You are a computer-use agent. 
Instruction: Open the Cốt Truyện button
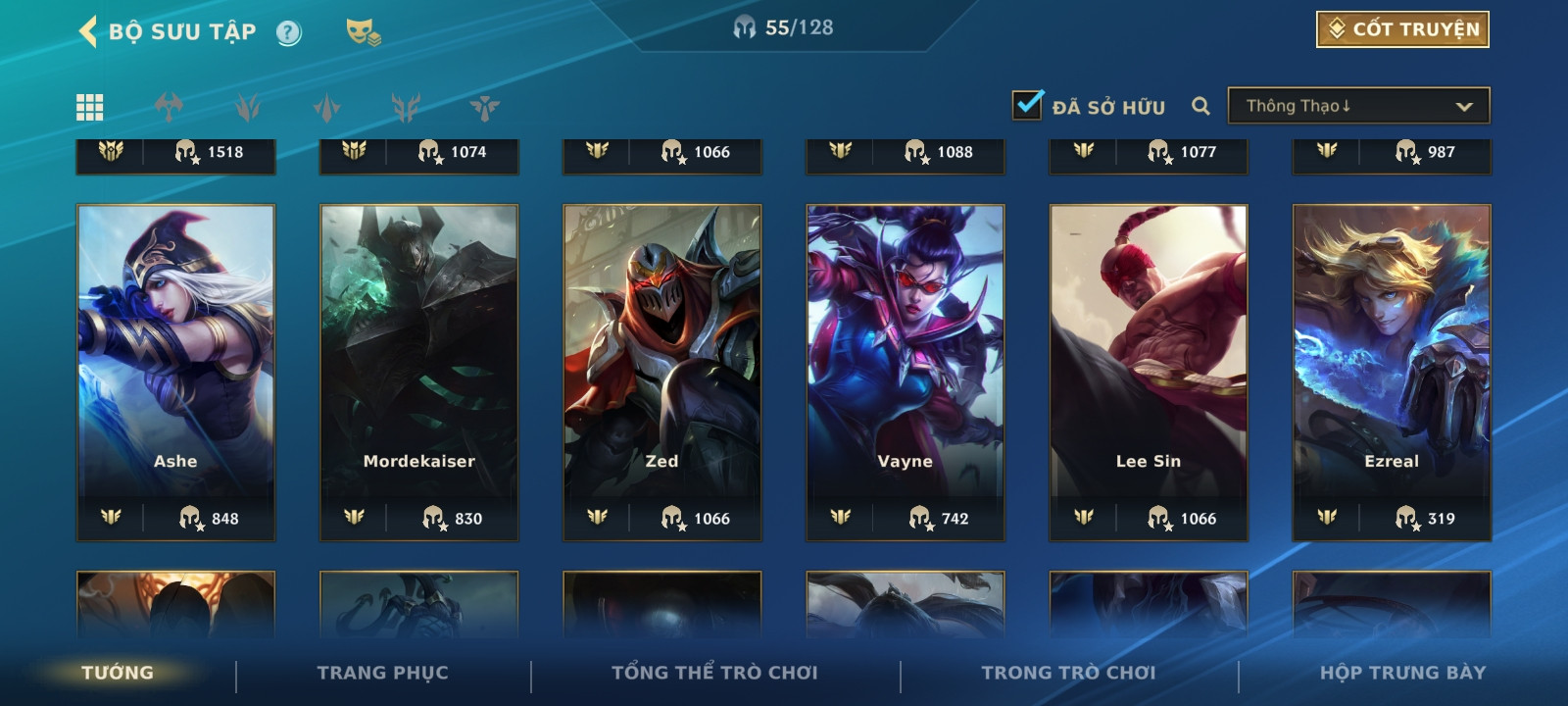coord(1402,29)
